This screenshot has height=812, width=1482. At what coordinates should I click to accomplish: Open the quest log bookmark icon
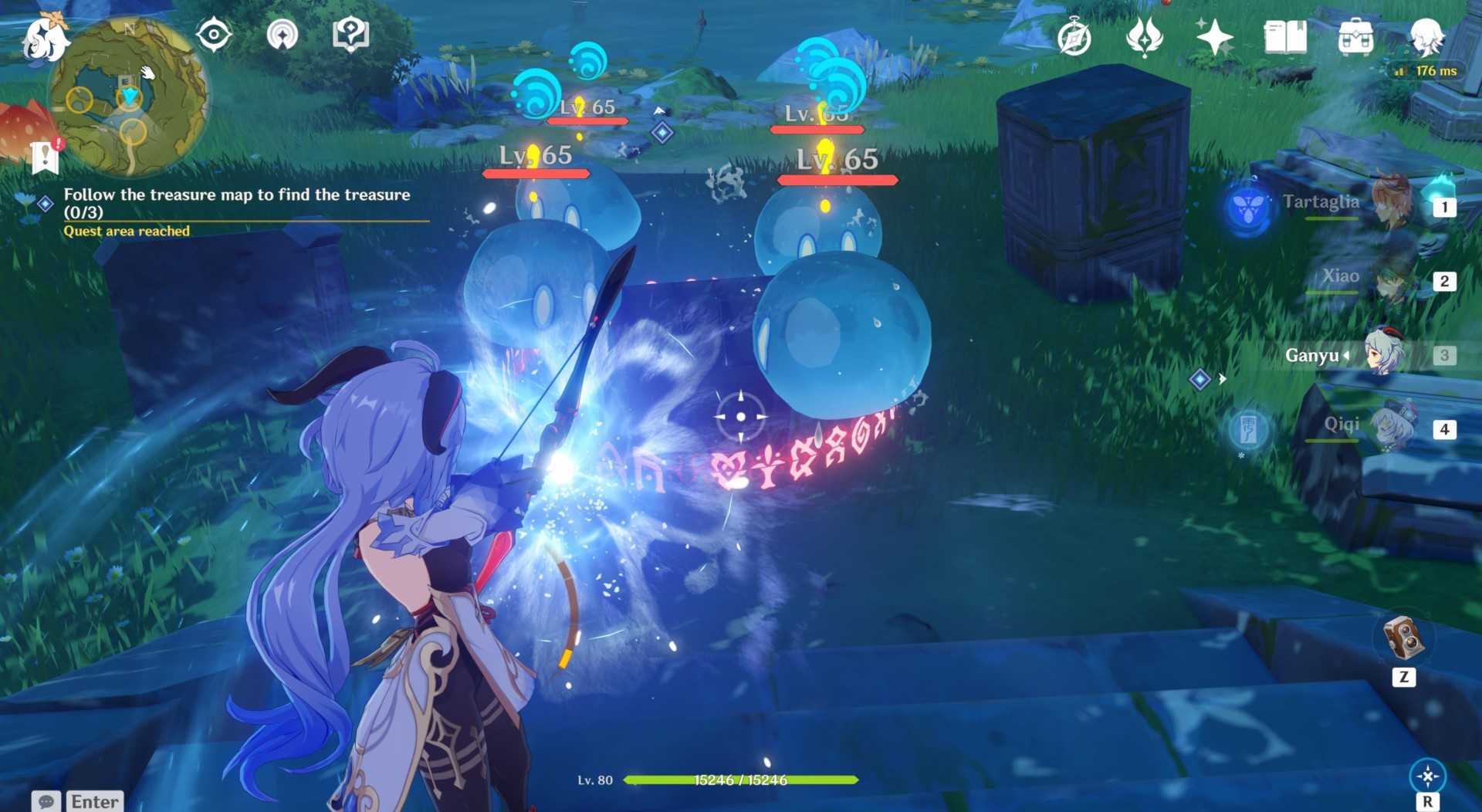click(46, 157)
